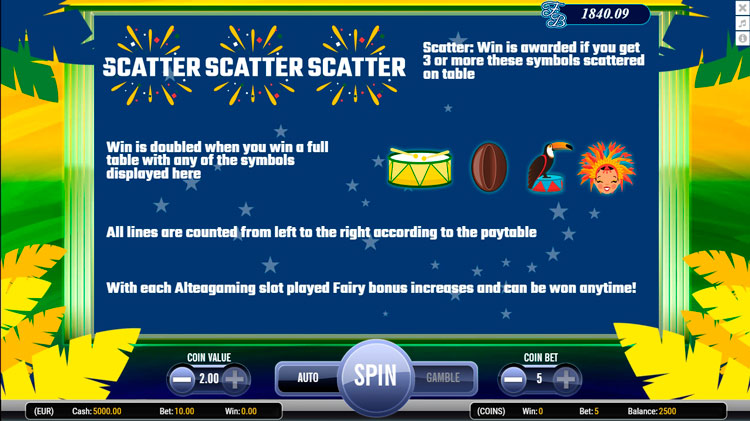Viewport: 750px width, 421px height.
Task: Decrease the coin value with minus
Action: pos(182,380)
